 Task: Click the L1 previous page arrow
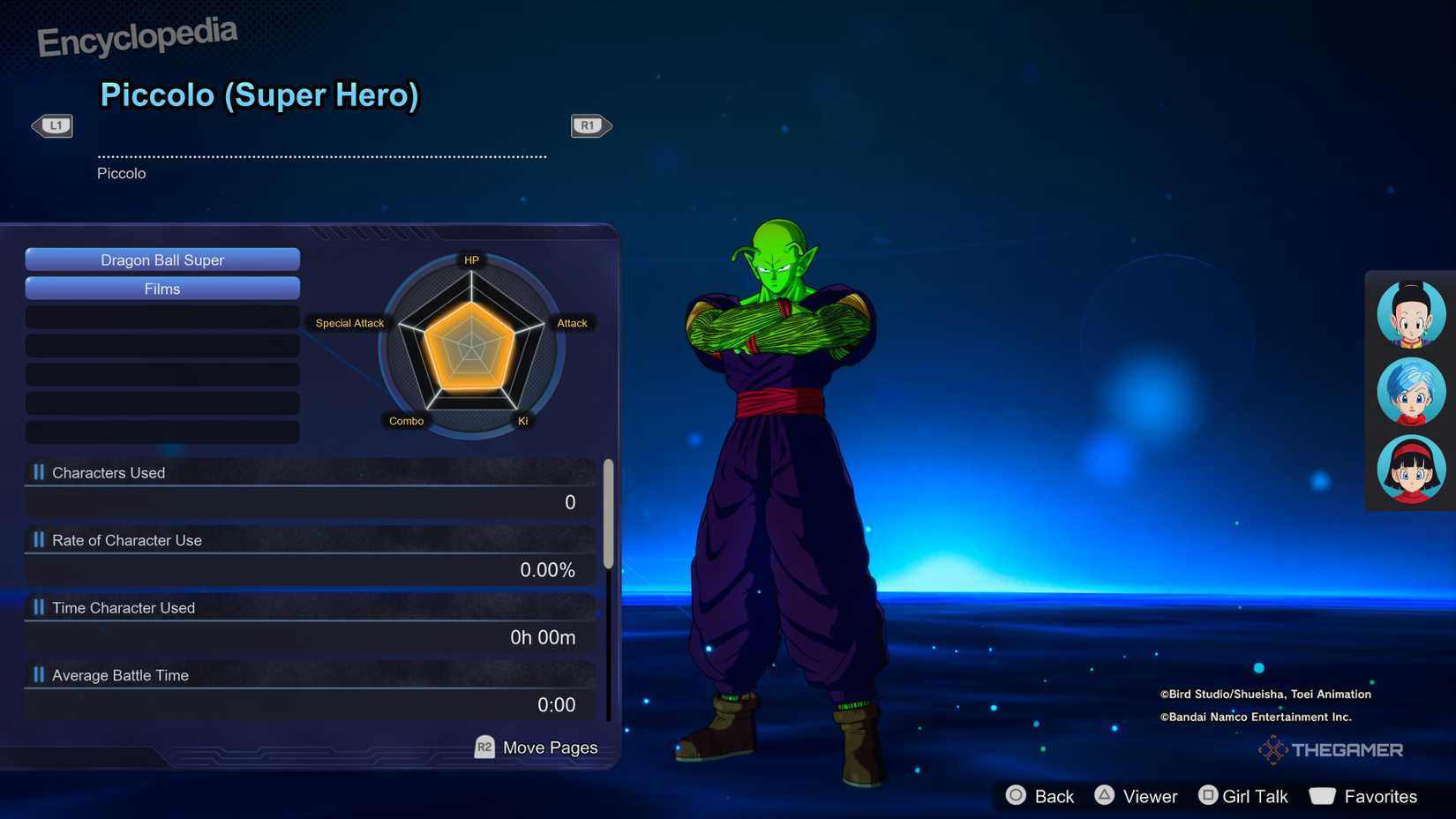point(52,125)
